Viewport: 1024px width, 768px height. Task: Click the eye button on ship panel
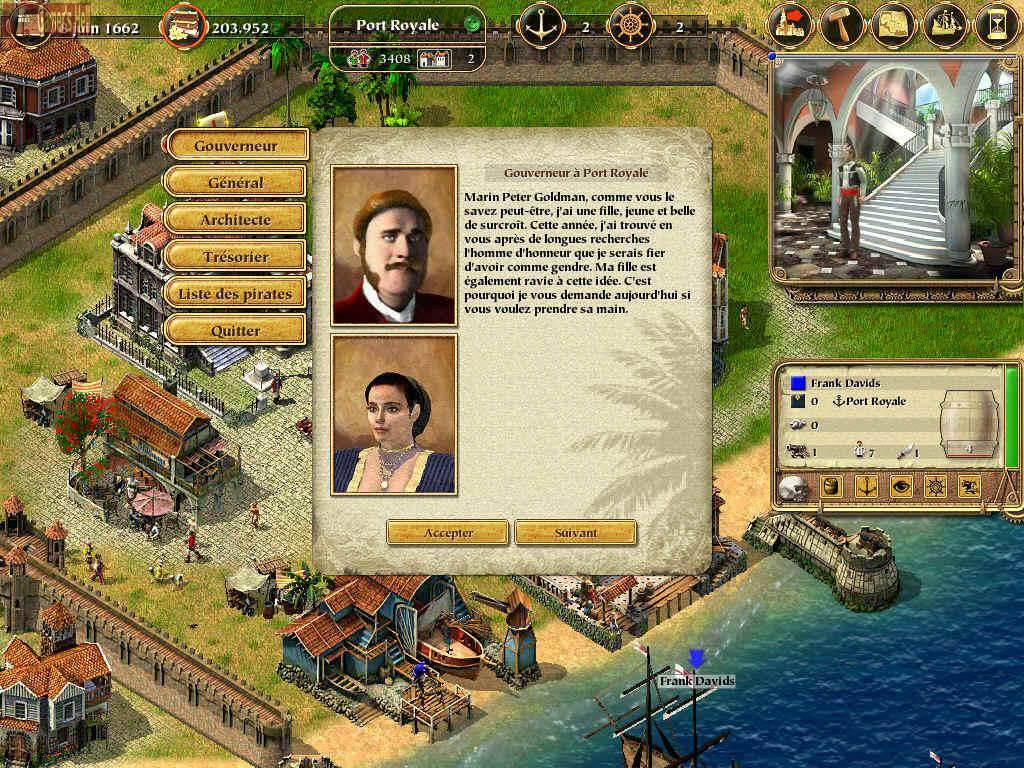(901, 487)
